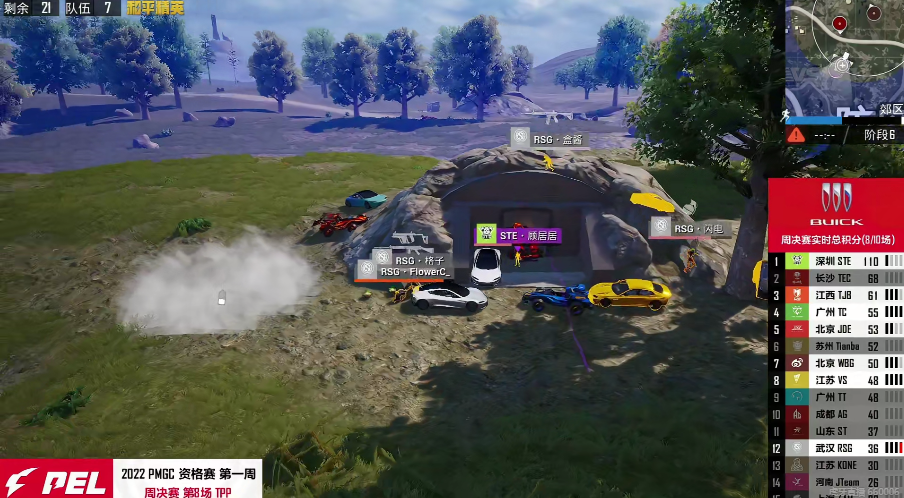Choose the 北京 WBG team row

click(836, 363)
